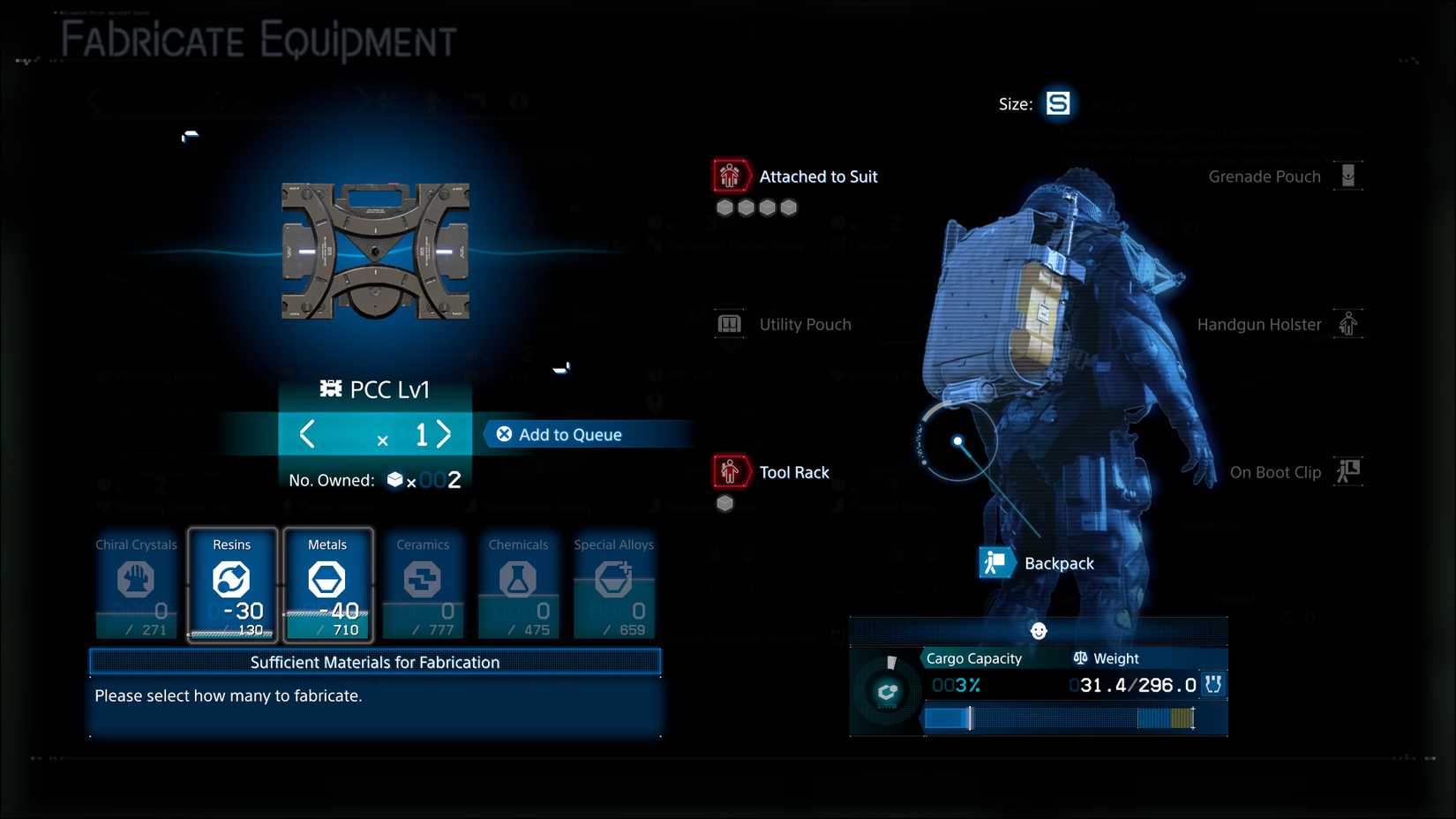Select the Attached to Suit slot icon

(730, 176)
